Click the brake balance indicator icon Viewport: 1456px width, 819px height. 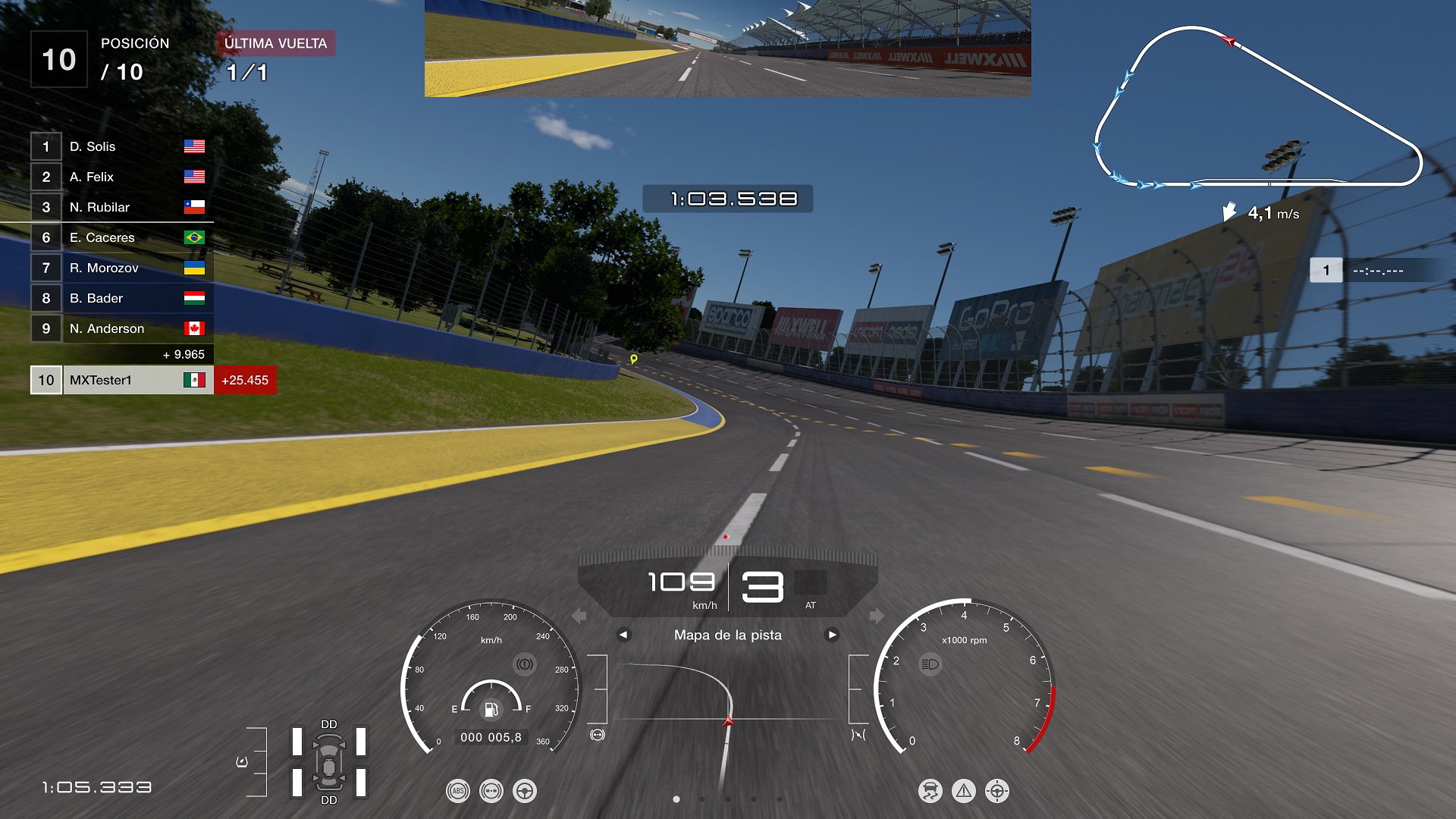[x=491, y=789]
